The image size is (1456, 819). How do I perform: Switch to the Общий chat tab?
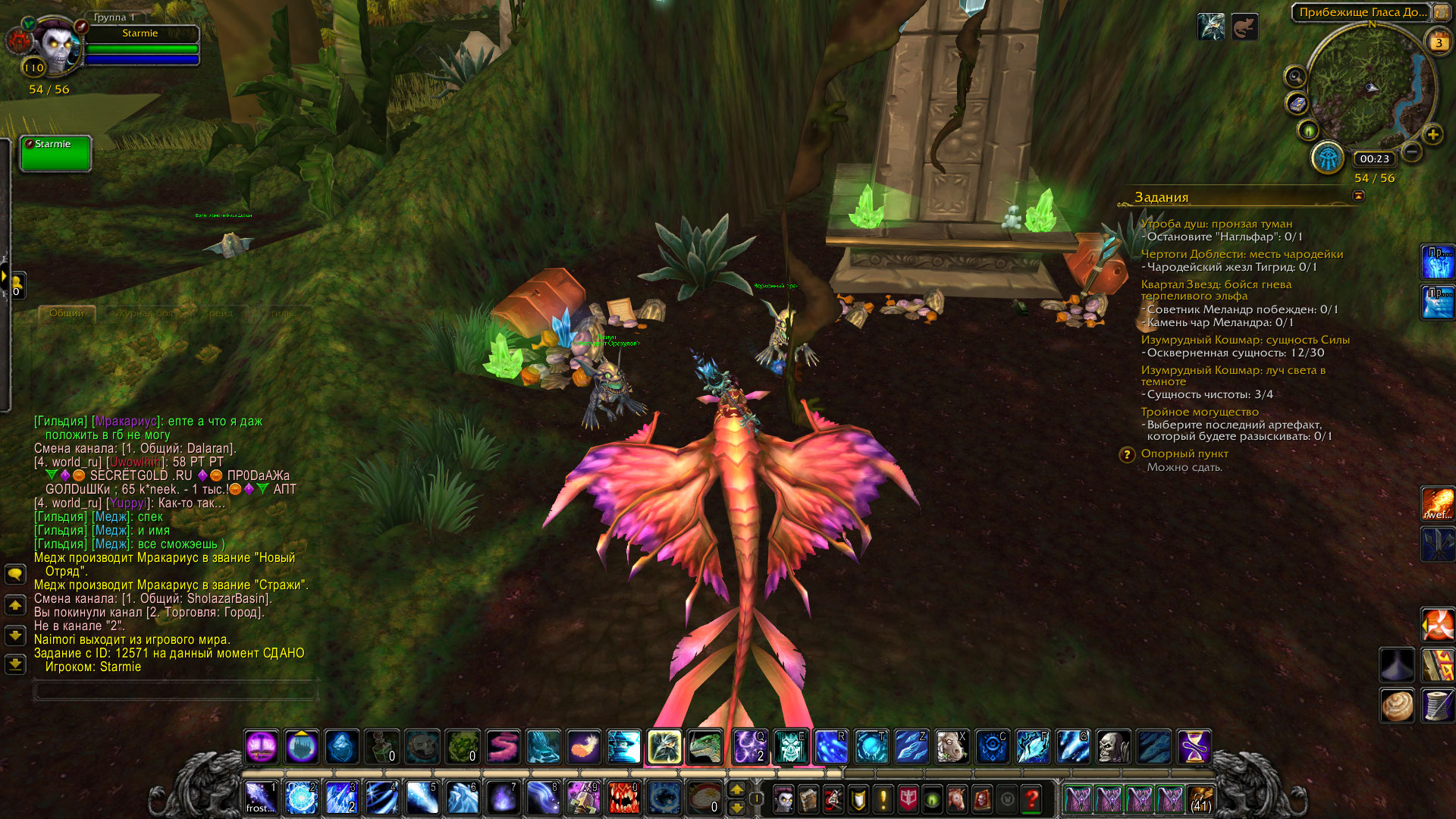[67, 312]
